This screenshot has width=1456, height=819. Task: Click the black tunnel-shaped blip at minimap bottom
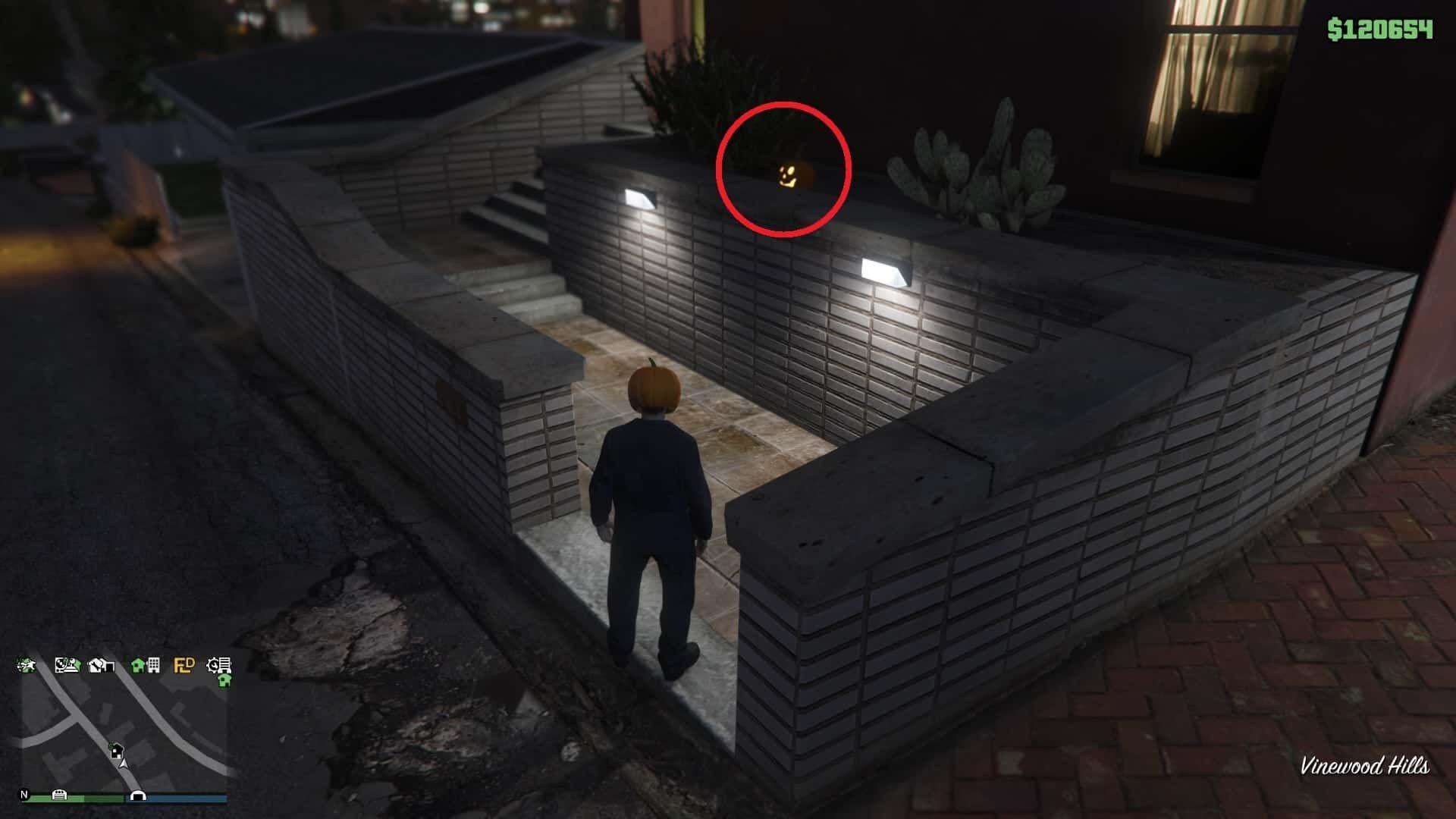(137, 795)
